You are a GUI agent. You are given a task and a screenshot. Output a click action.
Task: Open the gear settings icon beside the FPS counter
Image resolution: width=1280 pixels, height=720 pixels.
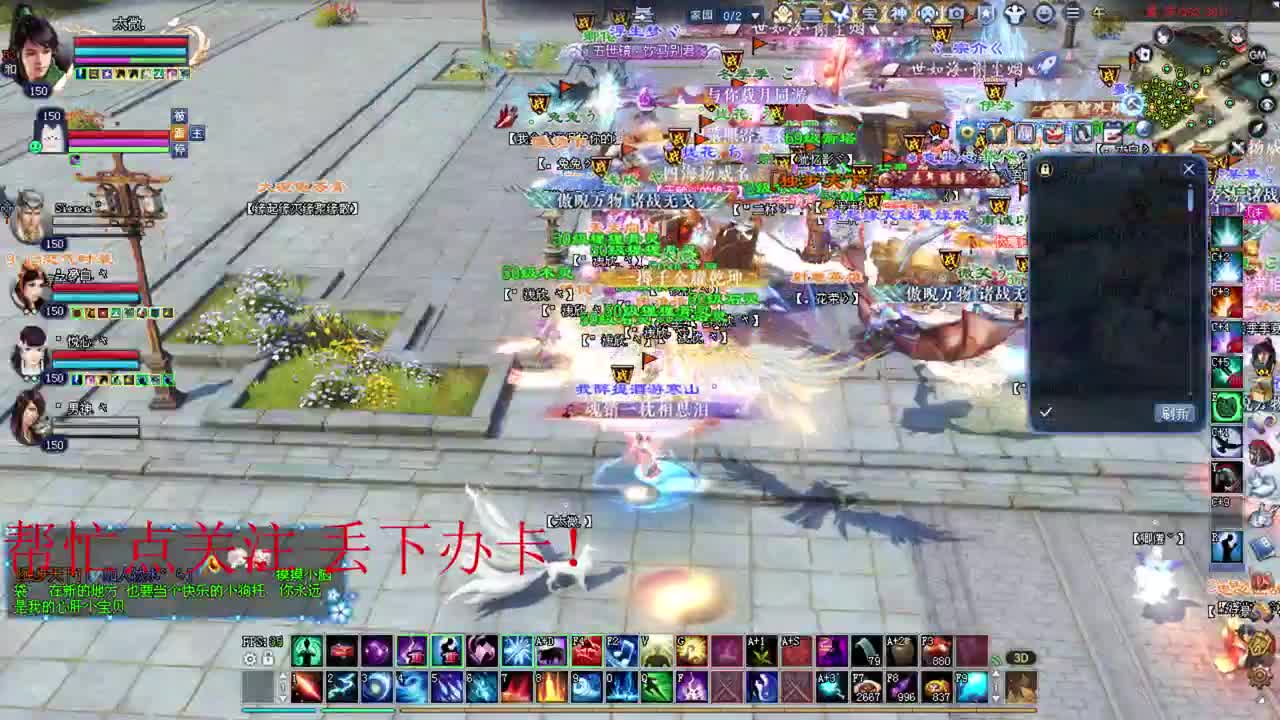pos(250,659)
